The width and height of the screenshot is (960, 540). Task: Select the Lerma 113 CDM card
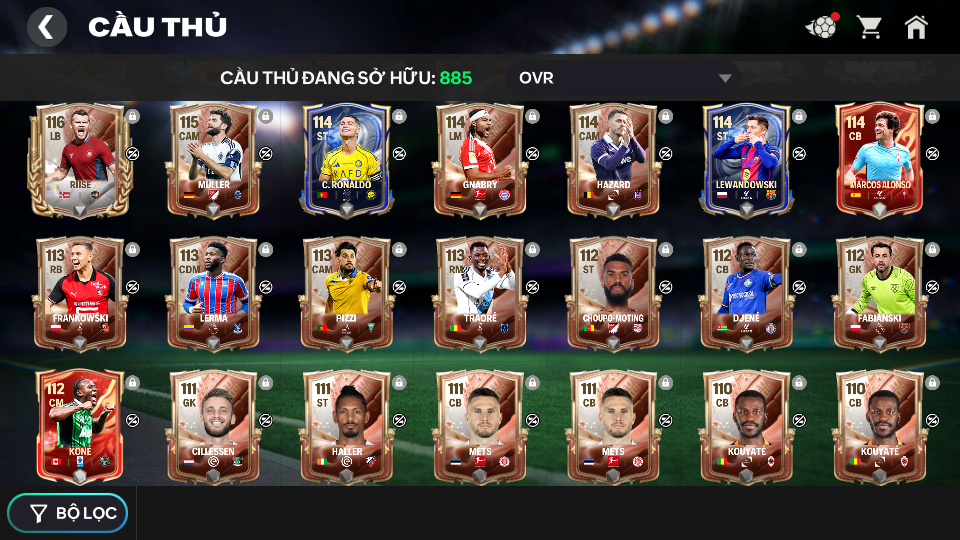click(x=213, y=292)
